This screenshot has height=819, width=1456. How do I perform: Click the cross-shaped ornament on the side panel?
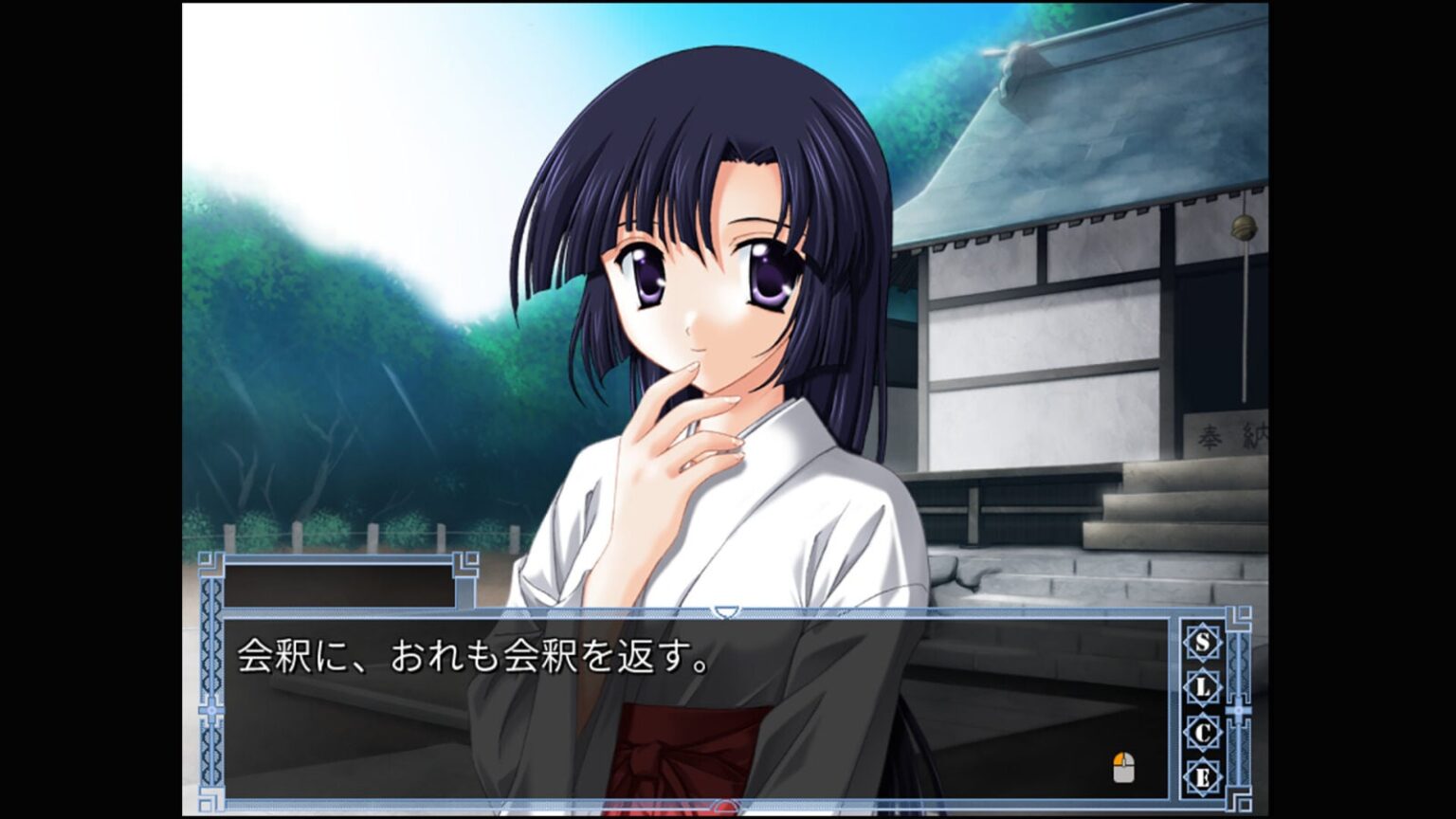pyautogui.click(x=1239, y=710)
